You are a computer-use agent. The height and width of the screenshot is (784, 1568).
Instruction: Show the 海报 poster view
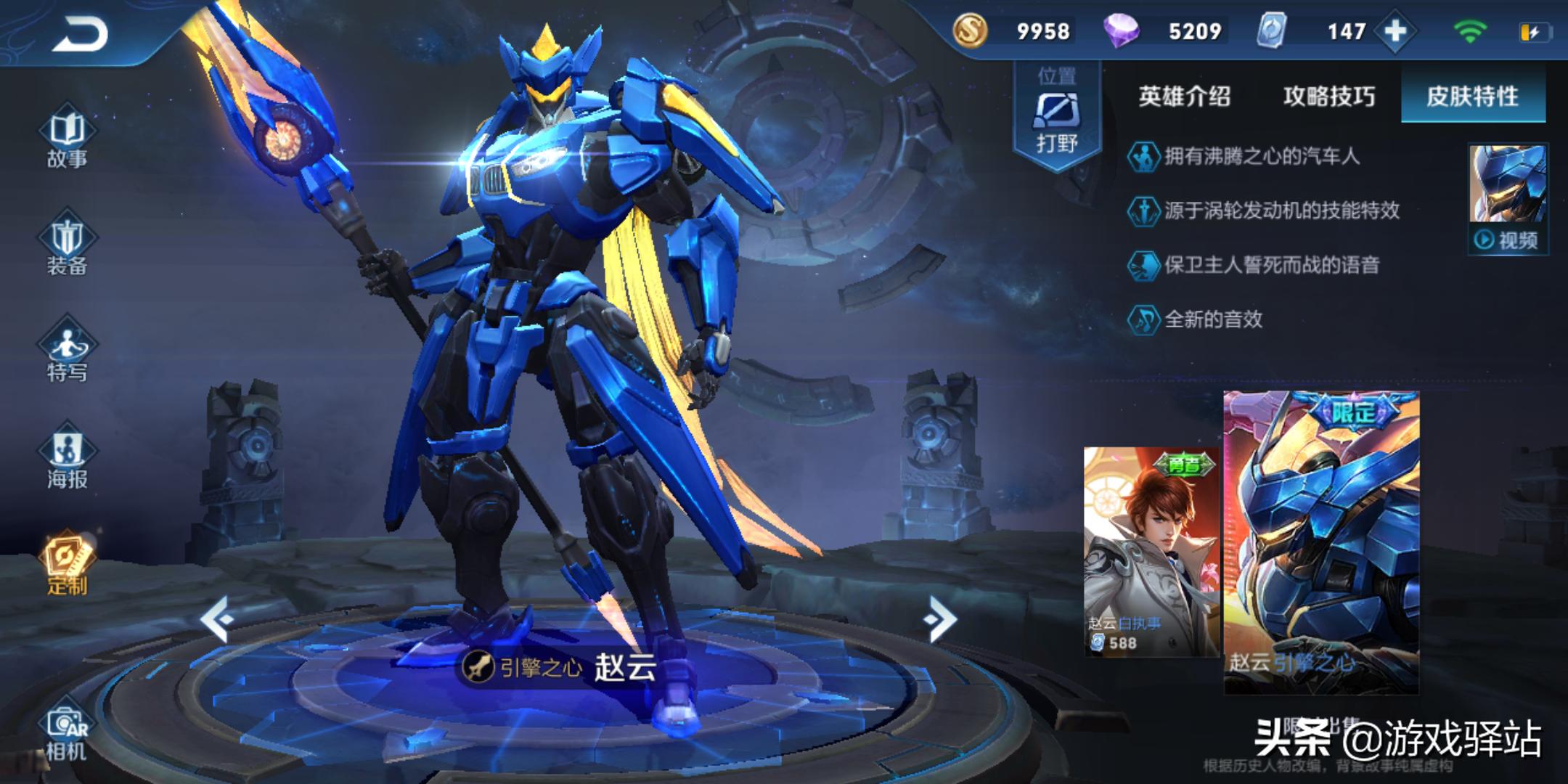click(x=67, y=459)
